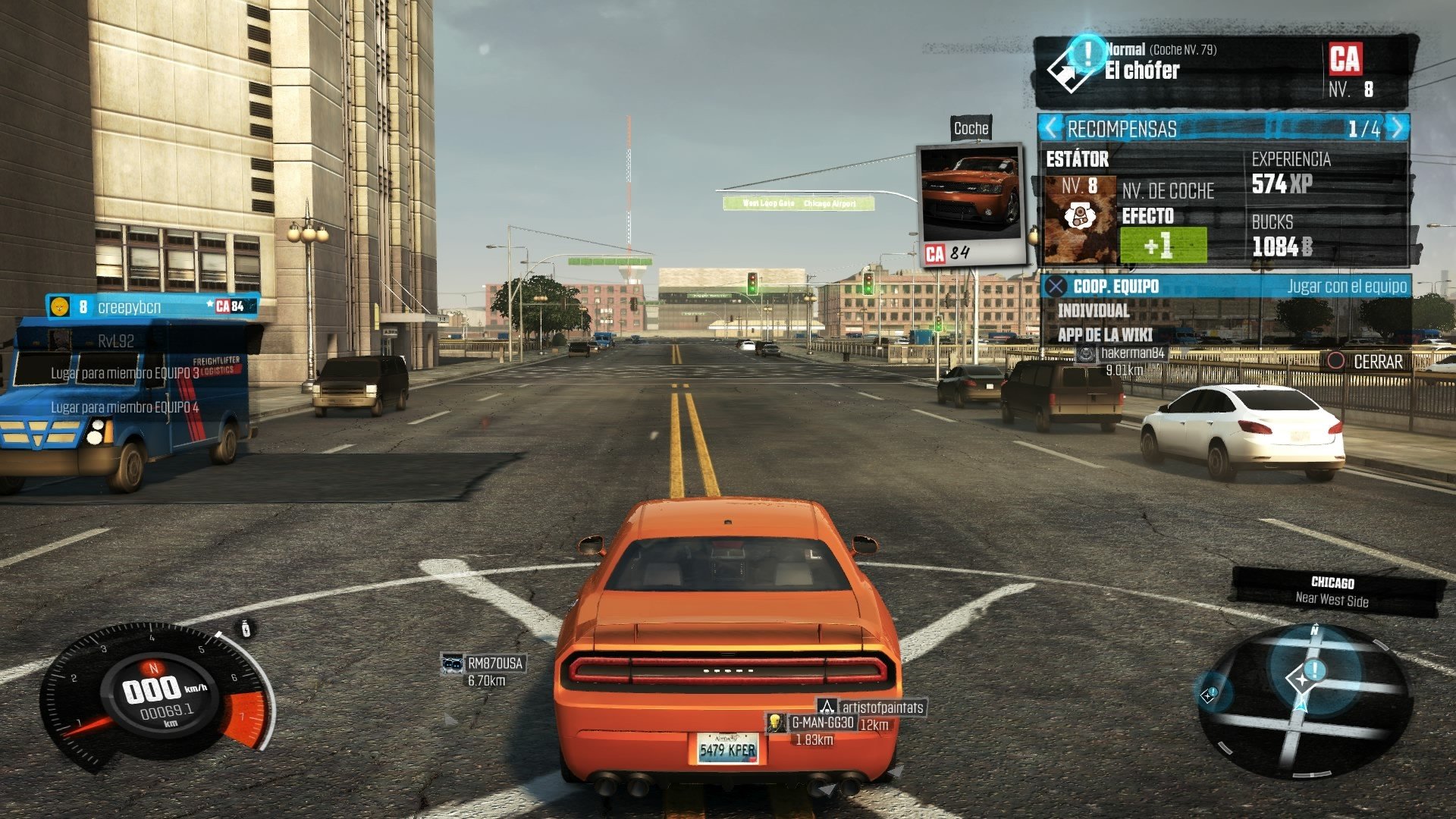Viewport: 1456px width, 819px height.
Task: Select player tag hakerman84
Action: pyautogui.click(x=1131, y=353)
